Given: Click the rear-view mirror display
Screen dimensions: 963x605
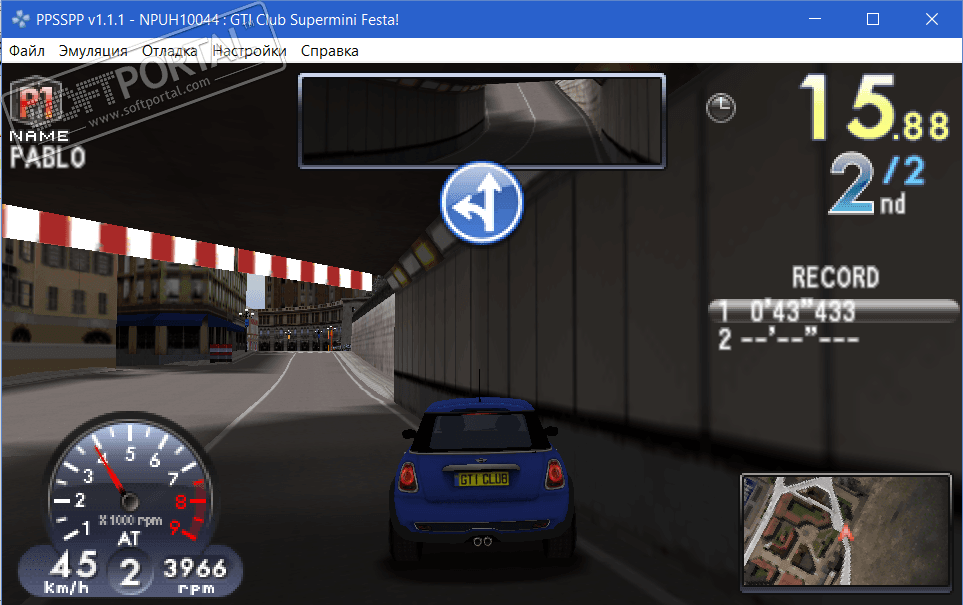Looking at the screenshot, I should tap(481, 120).
